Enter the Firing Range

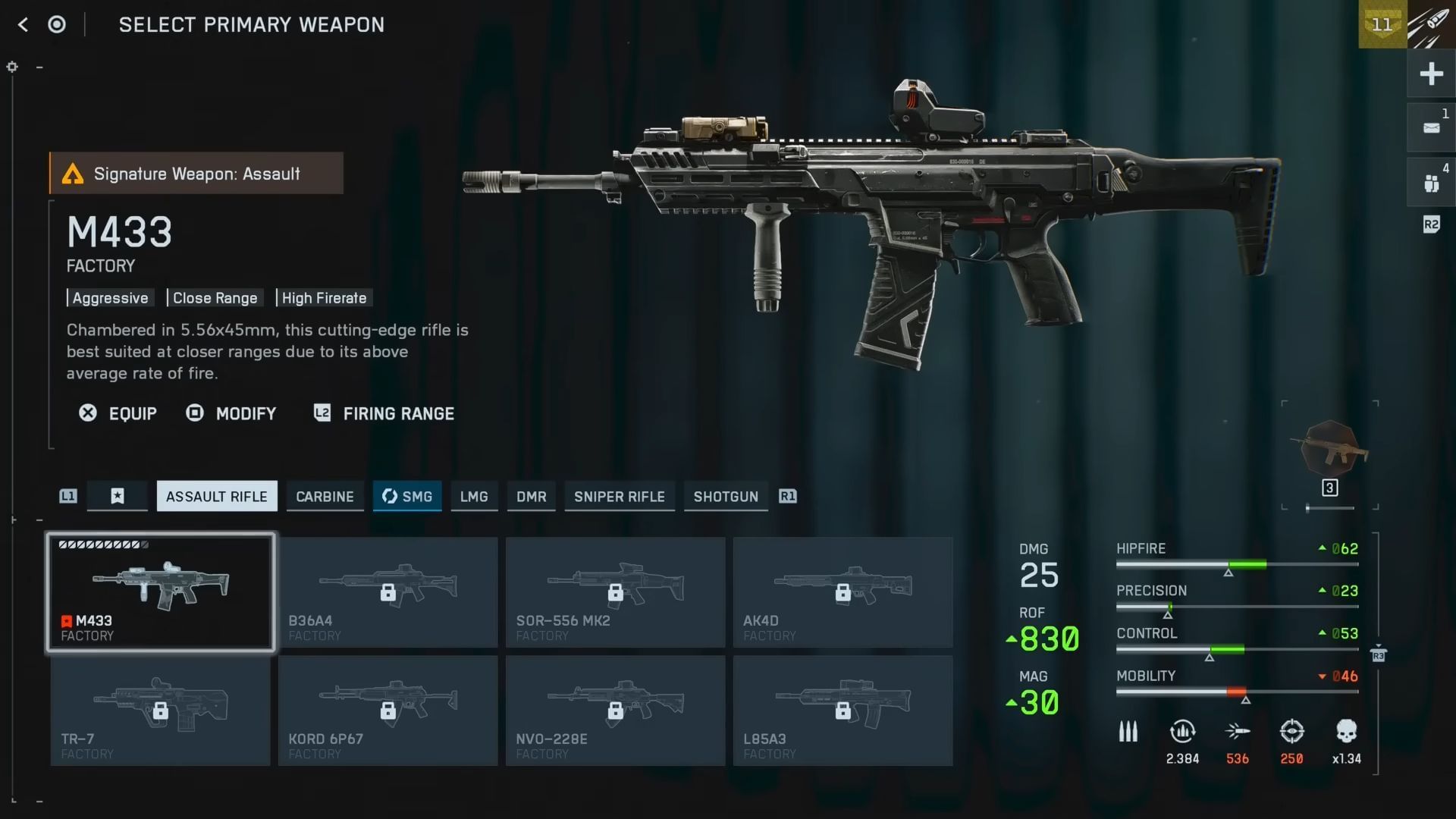(384, 413)
